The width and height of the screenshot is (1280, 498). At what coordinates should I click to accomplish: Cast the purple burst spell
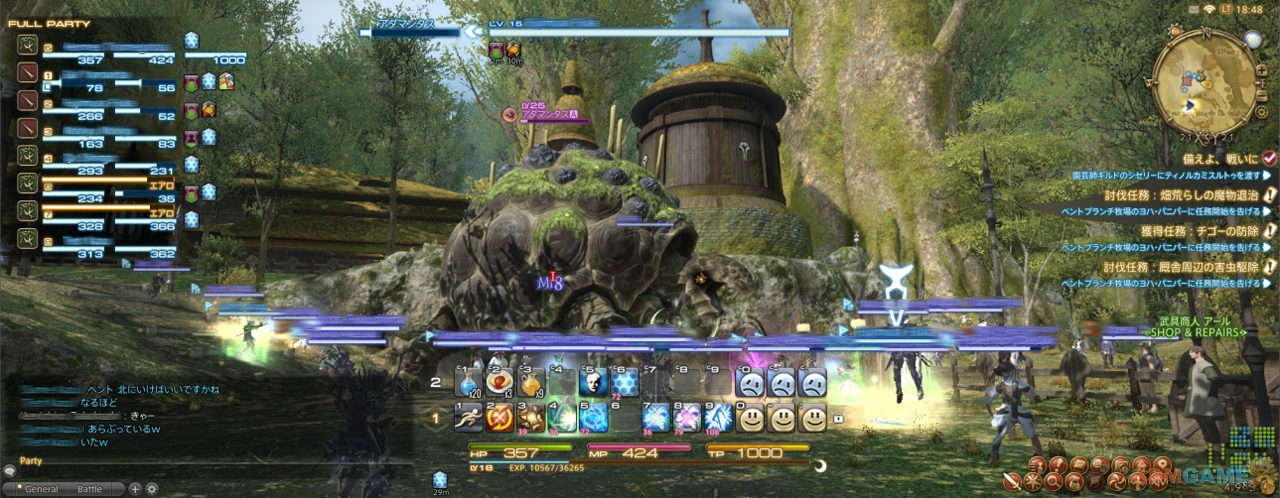[x=688, y=417]
